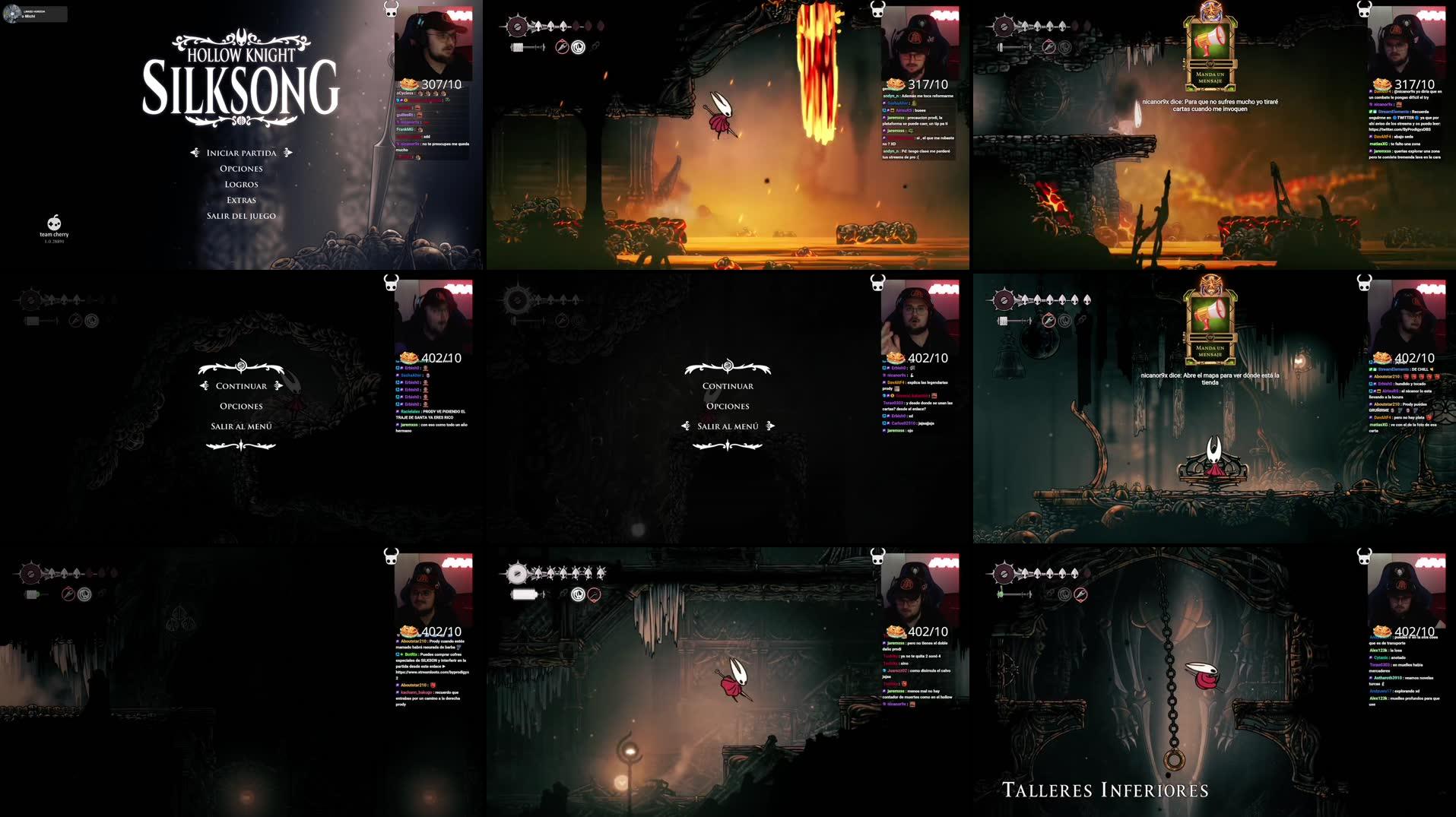1456x817 pixels.
Task: Collapse the Extras menu item
Action: point(241,199)
